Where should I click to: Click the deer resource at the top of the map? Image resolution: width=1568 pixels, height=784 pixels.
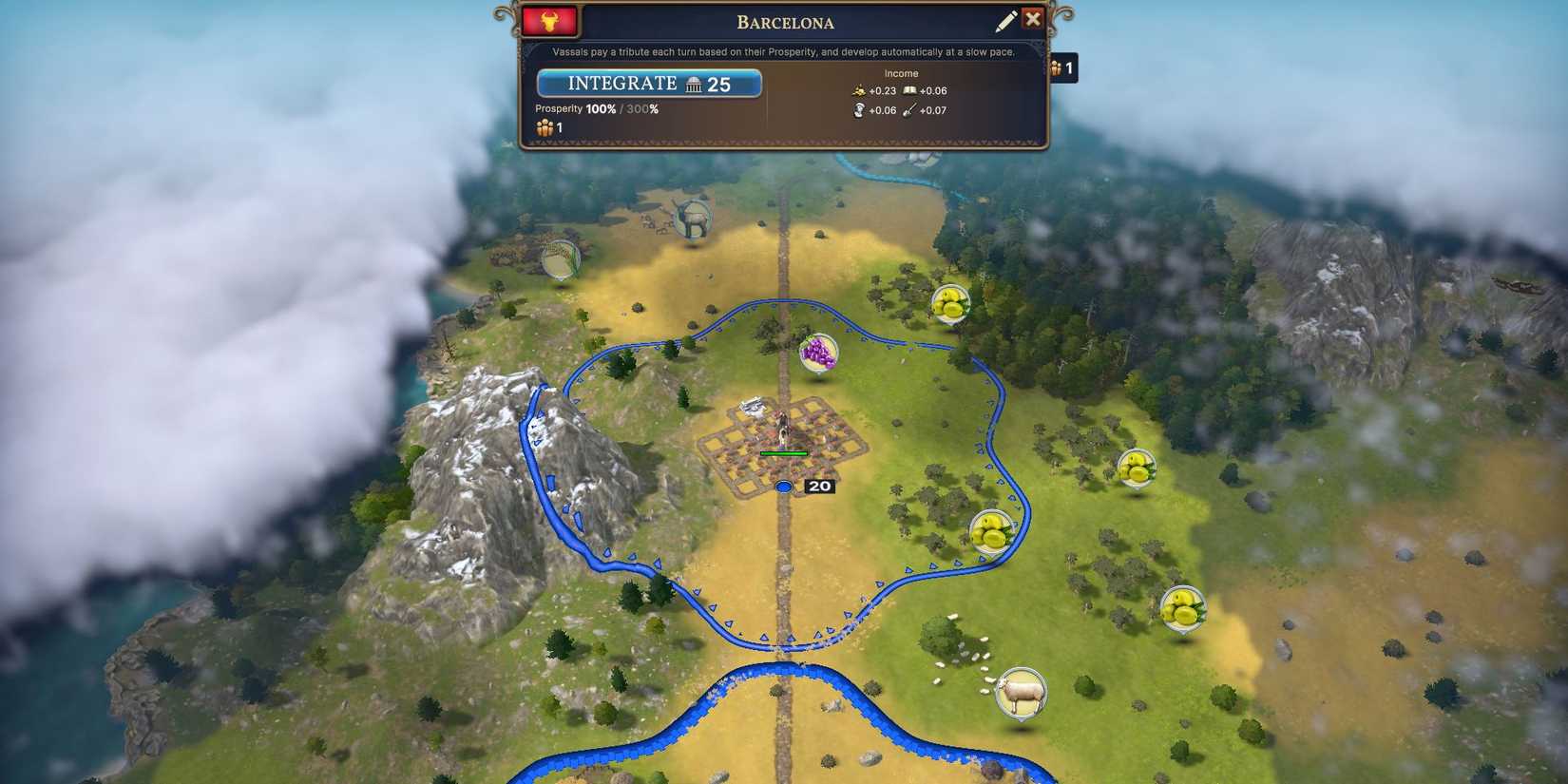[692, 217]
